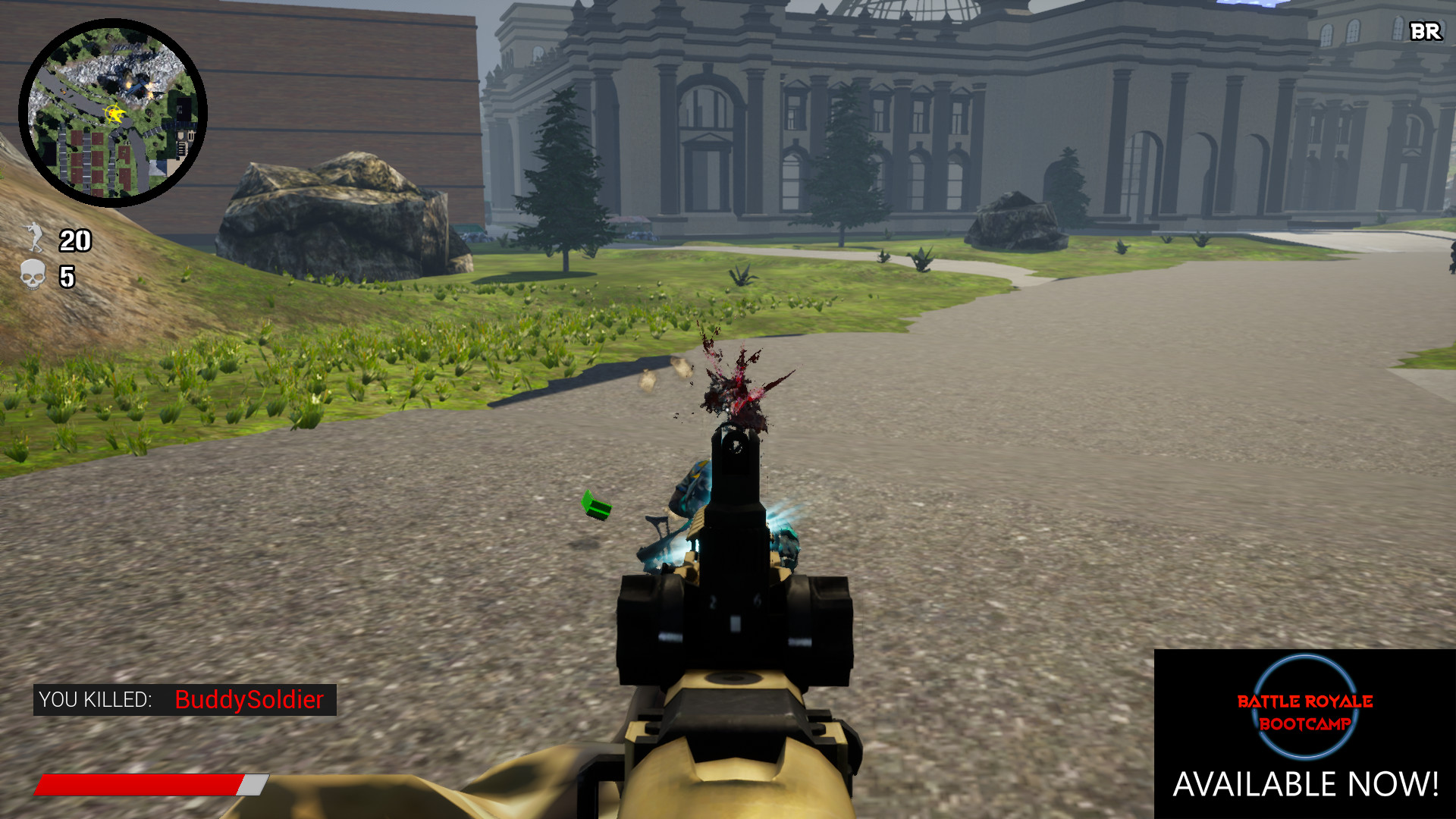Click the standing soldier player-count icon
This screenshot has height=819, width=1456.
tap(33, 239)
